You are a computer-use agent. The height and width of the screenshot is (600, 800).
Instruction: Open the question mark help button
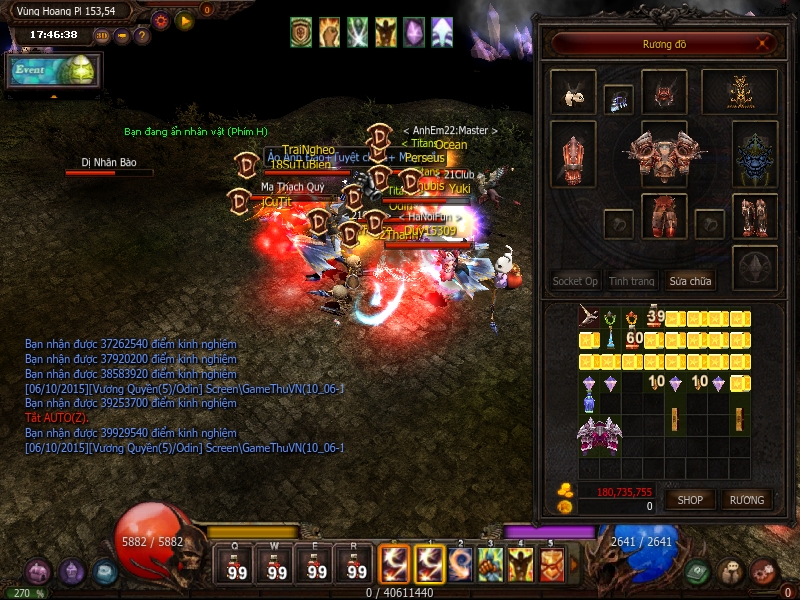point(142,36)
